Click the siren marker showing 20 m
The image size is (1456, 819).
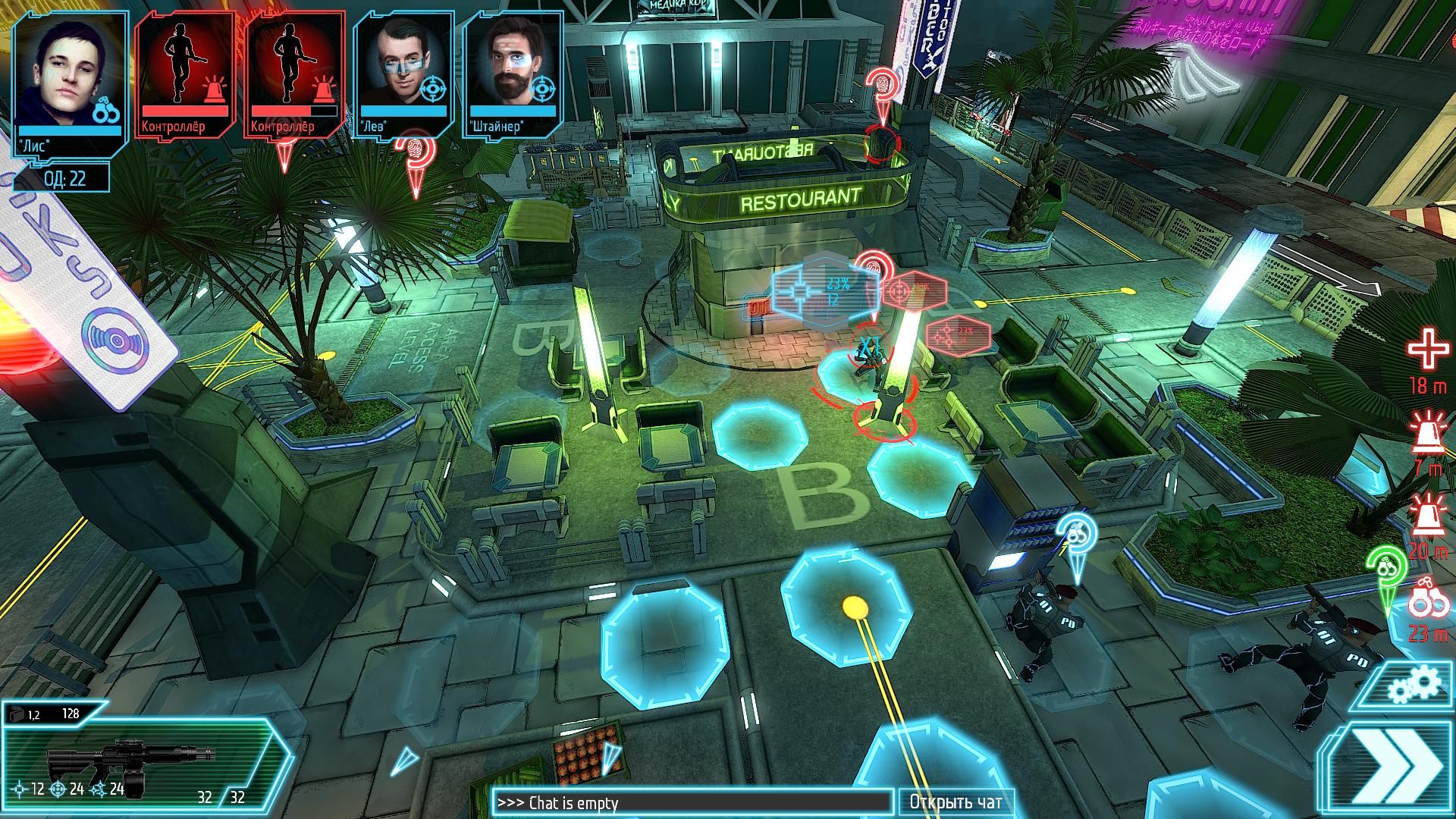click(1427, 516)
